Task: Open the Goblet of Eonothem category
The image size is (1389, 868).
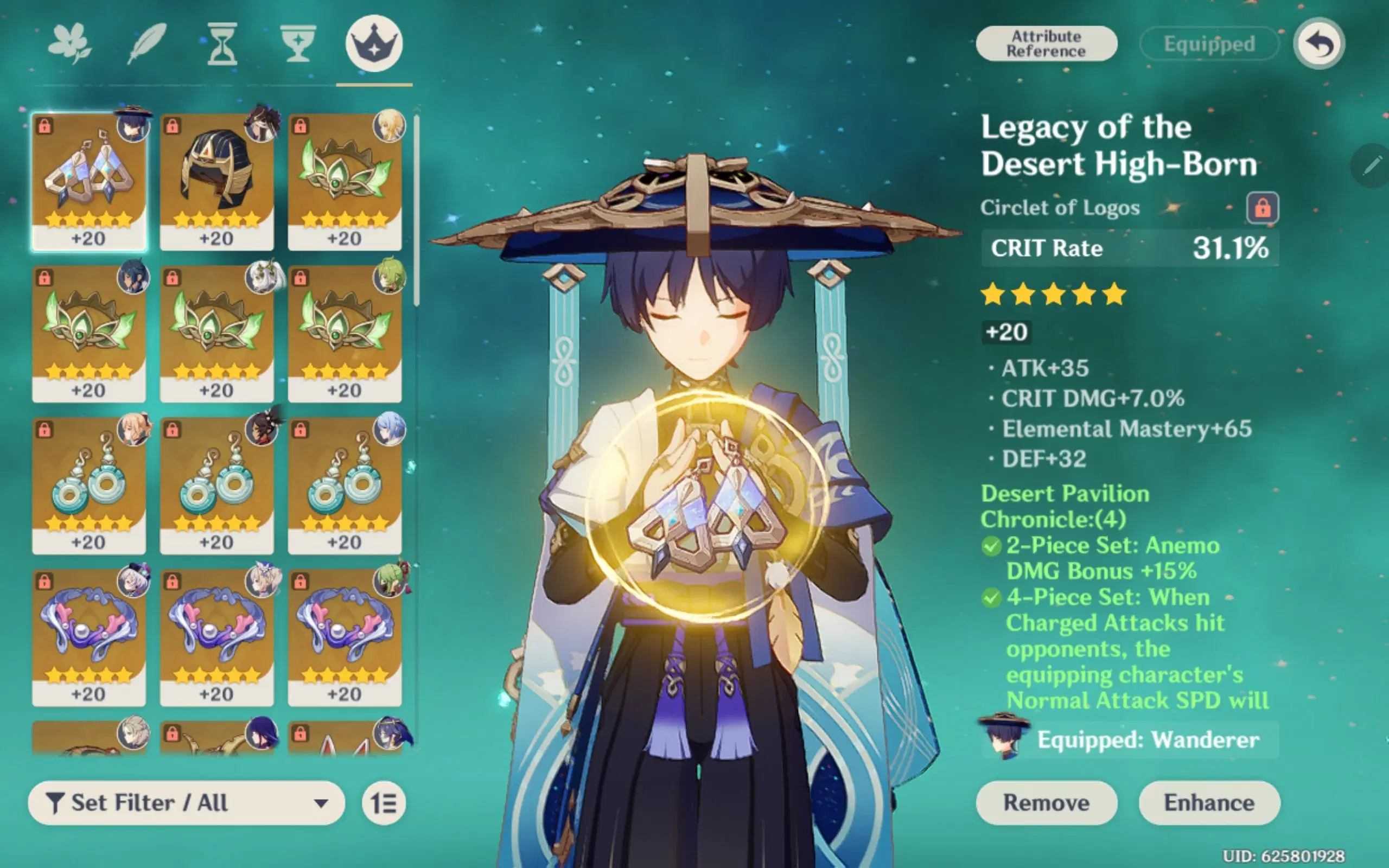Action: [300, 43]
